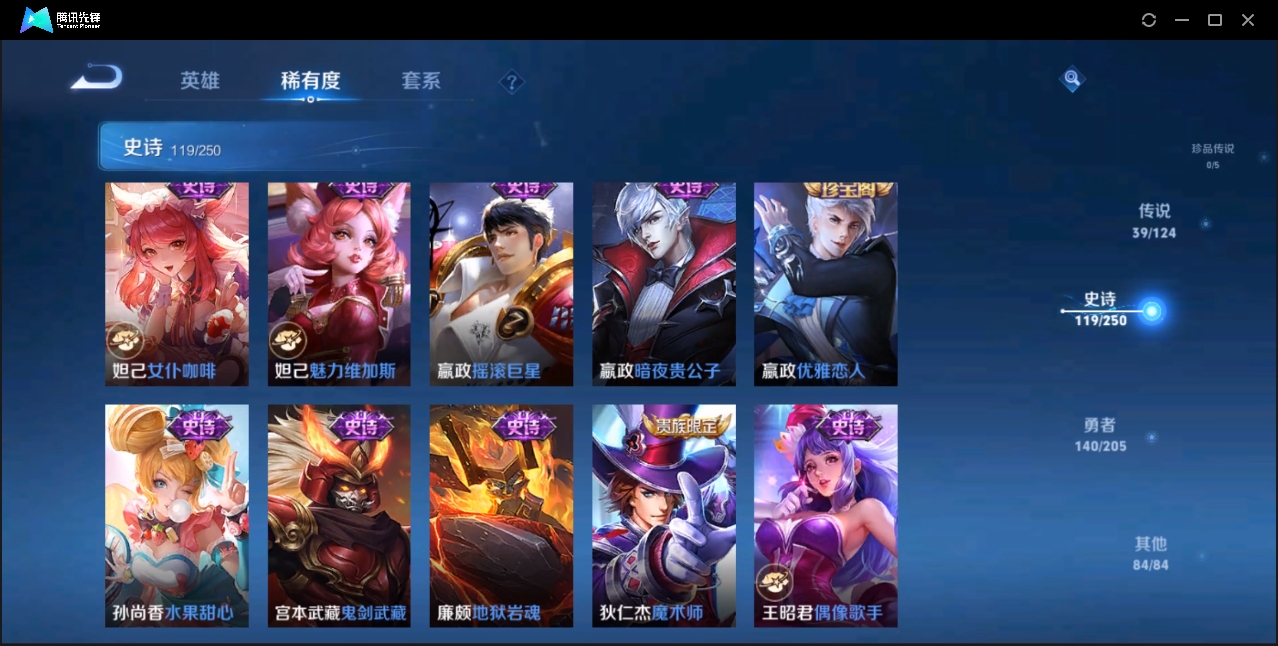Select the 稀有度 tab
Screen dimensions: 1278x646
(x=310, y=81)
